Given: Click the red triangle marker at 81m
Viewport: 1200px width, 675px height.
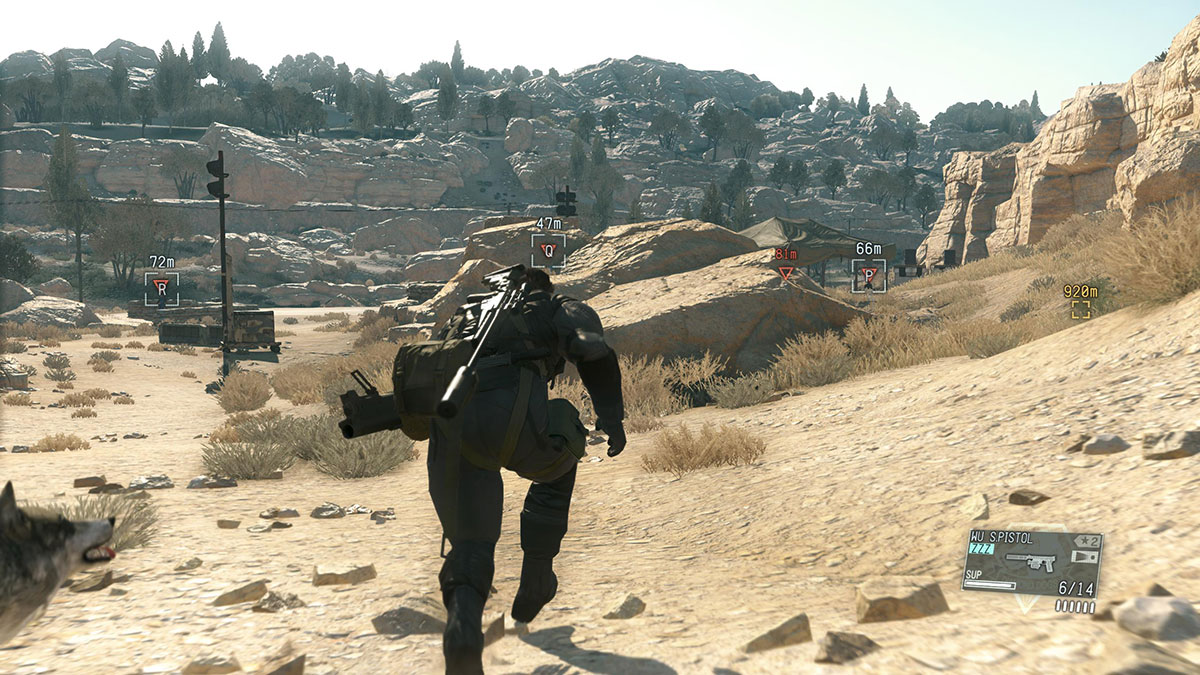Looking at the screenshot, I should 786,272.
